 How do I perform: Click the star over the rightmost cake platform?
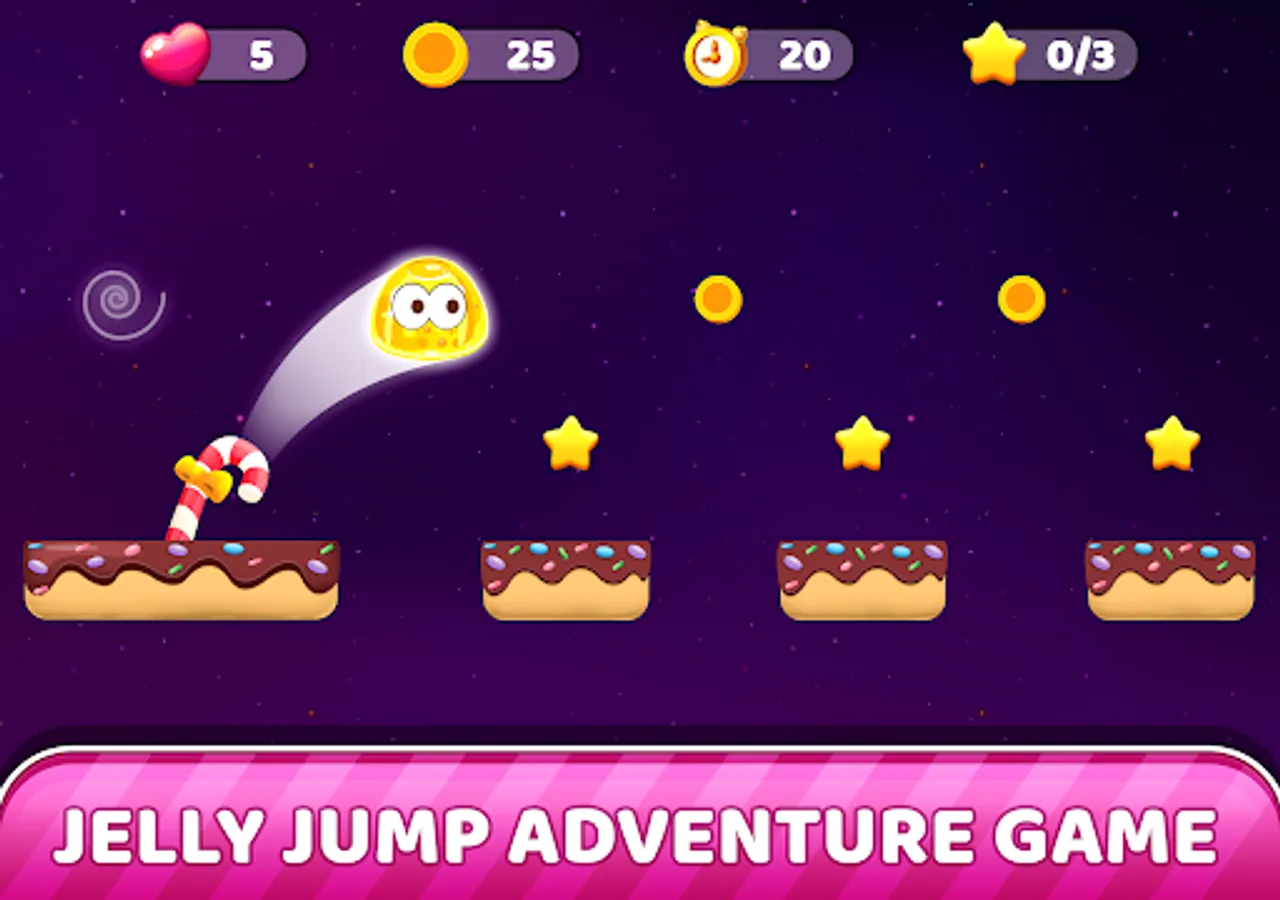coord(1171,443)
